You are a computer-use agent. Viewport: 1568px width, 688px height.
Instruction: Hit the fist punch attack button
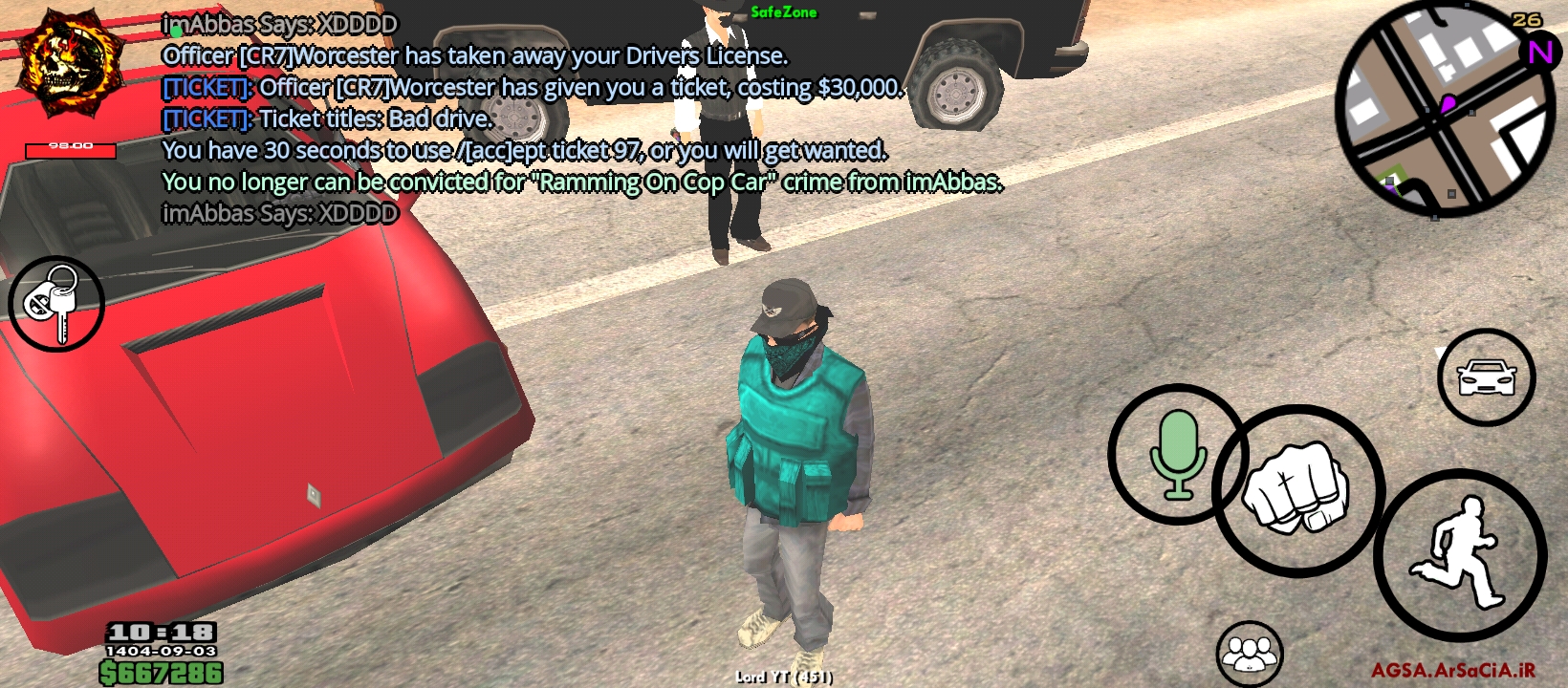tap(1297, 489)
